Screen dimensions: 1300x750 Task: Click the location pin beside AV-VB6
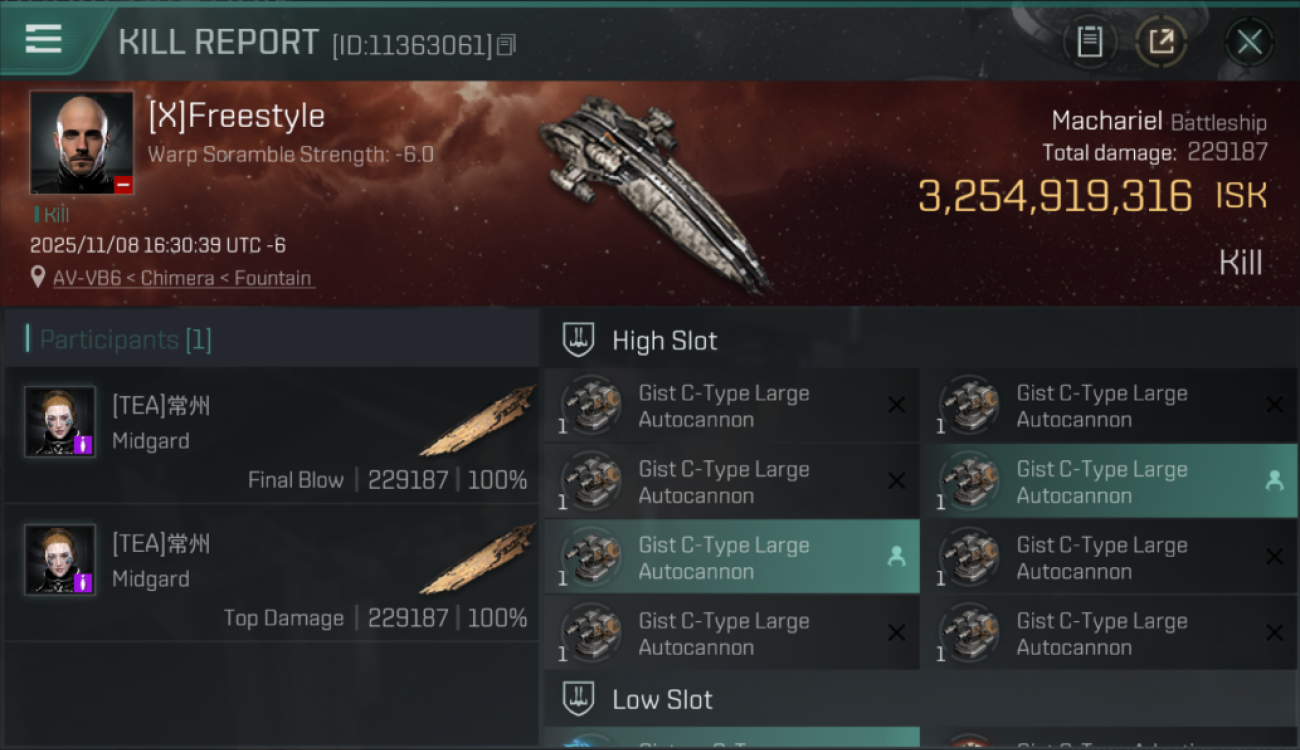tap(38, 278)
